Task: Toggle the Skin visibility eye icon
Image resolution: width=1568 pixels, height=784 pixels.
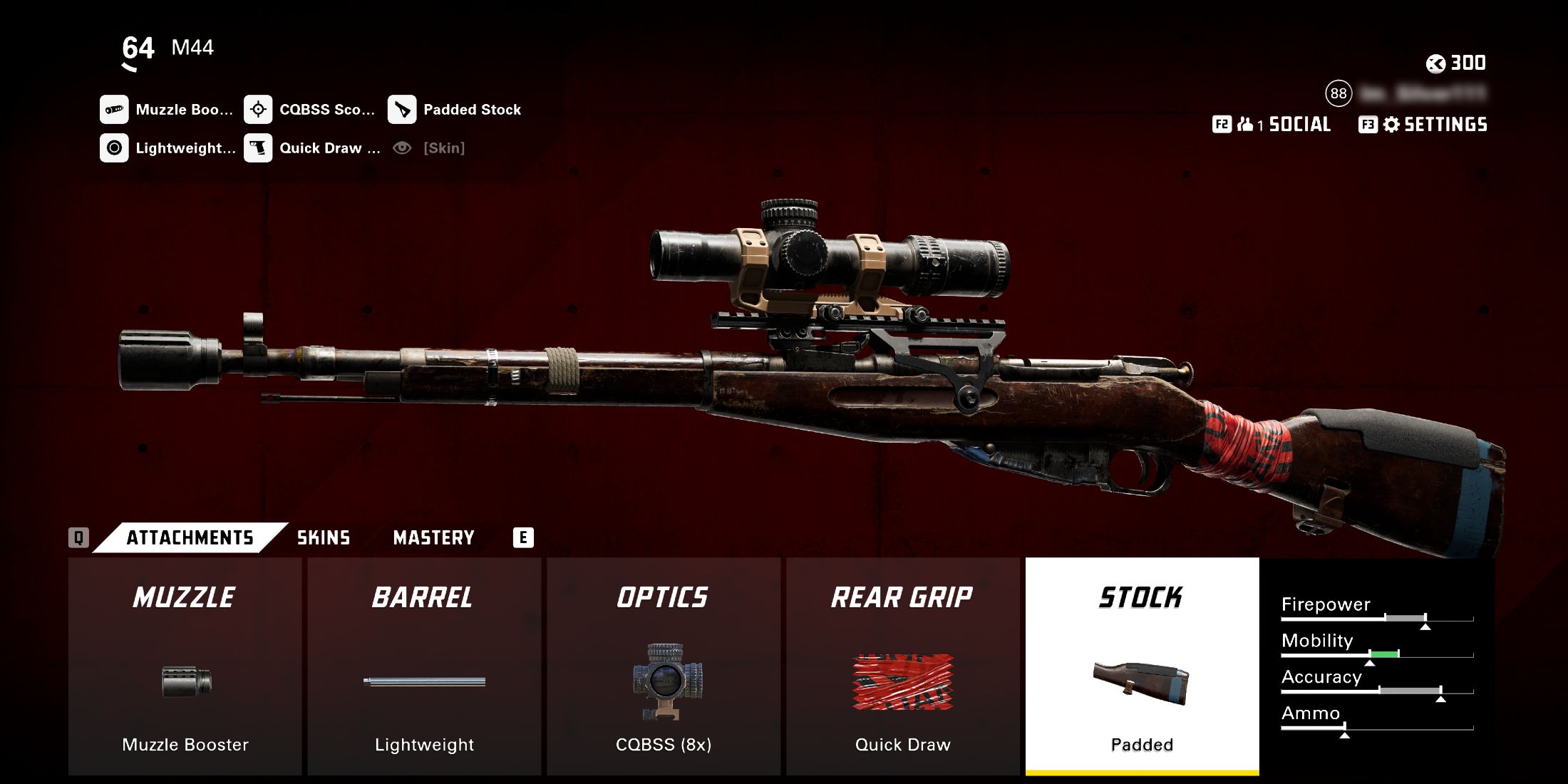Action: click(x=402, y=148)
